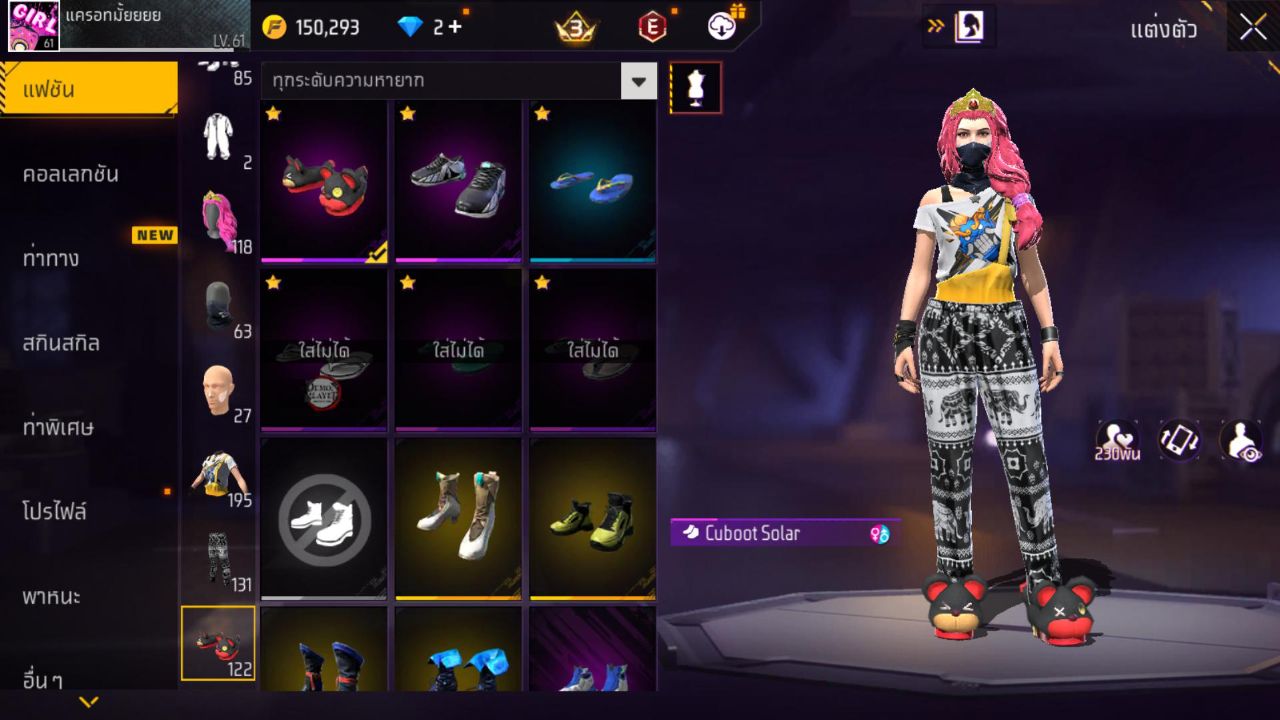Favorite the silver sneakers with the star
This screenshot has height=720, width=1280.
click(407, 115)
